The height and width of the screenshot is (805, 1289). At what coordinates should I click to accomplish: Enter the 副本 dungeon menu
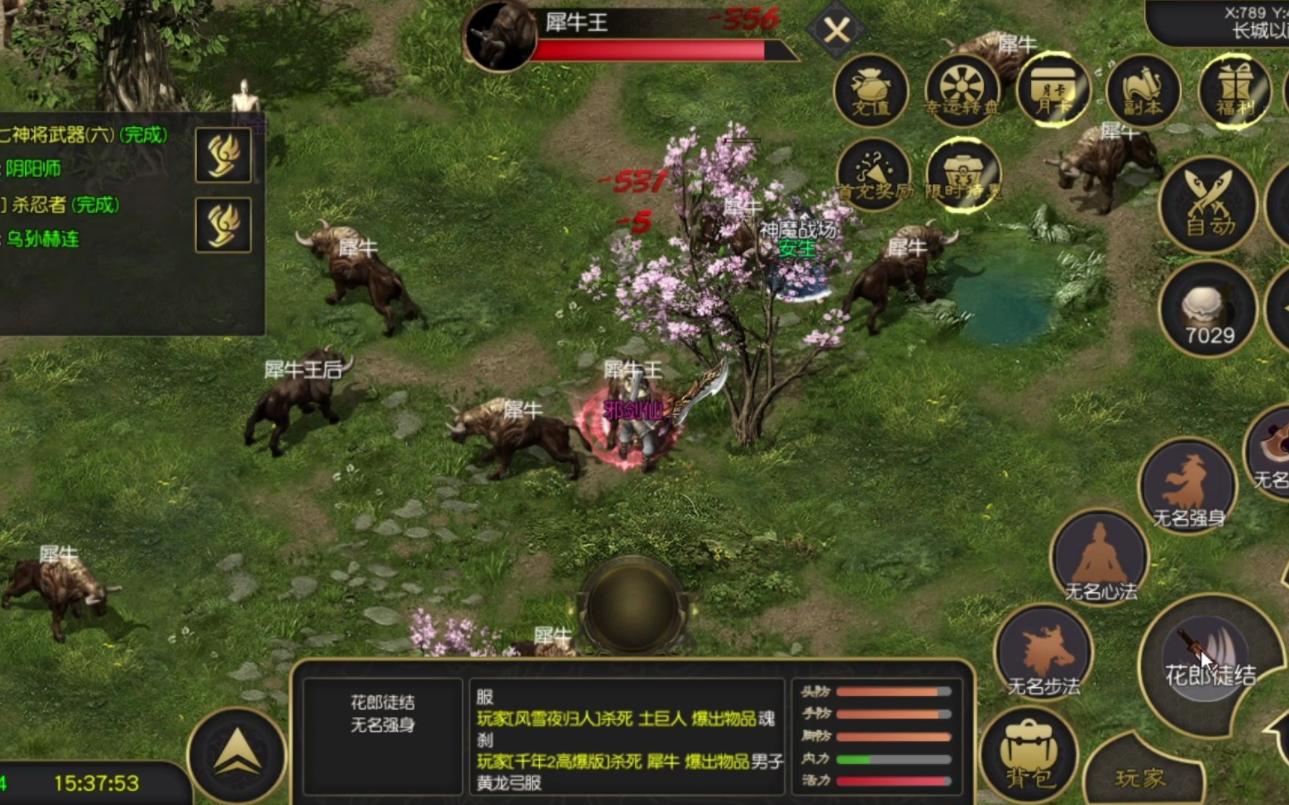1143,90
